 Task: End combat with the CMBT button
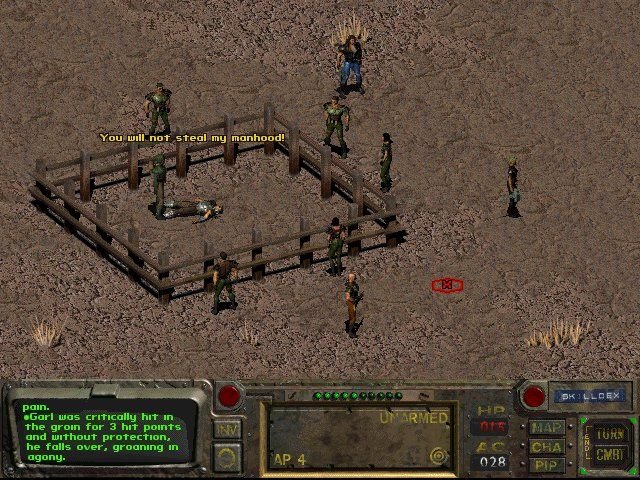pos(608,455)
